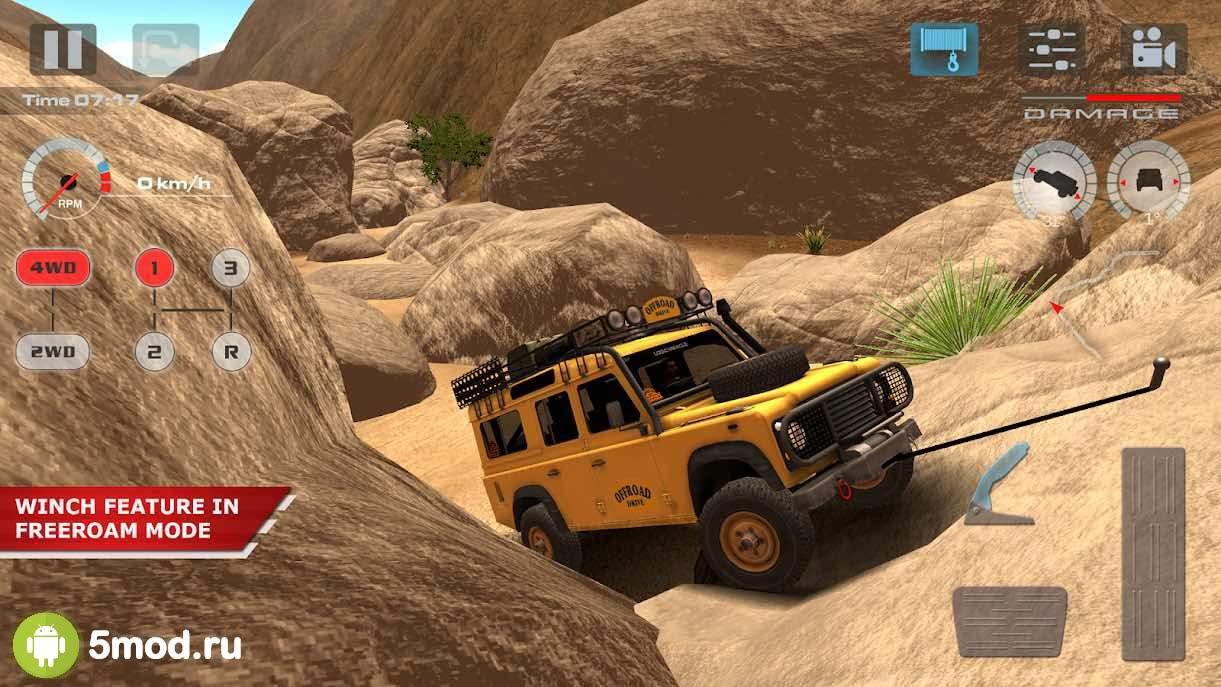Shift into third gear
1221x687 pixels.
[230, 268]
